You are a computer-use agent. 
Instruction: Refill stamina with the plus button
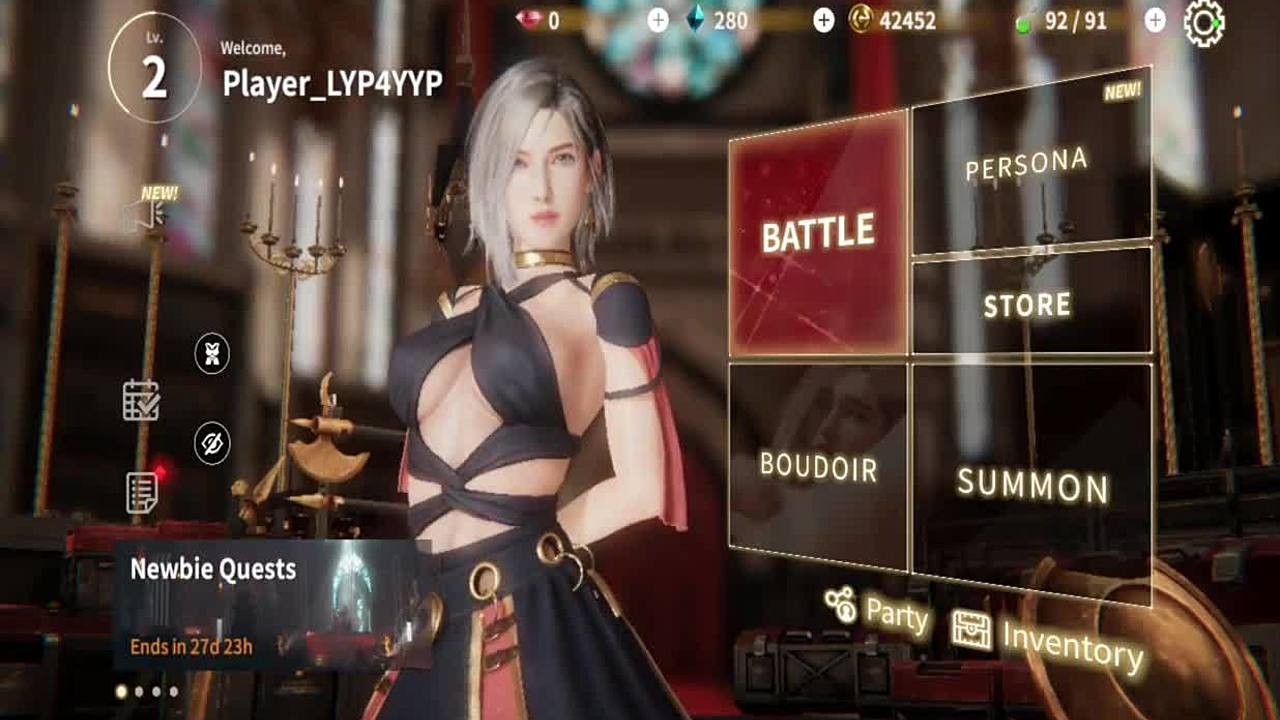coord(1155,21)
